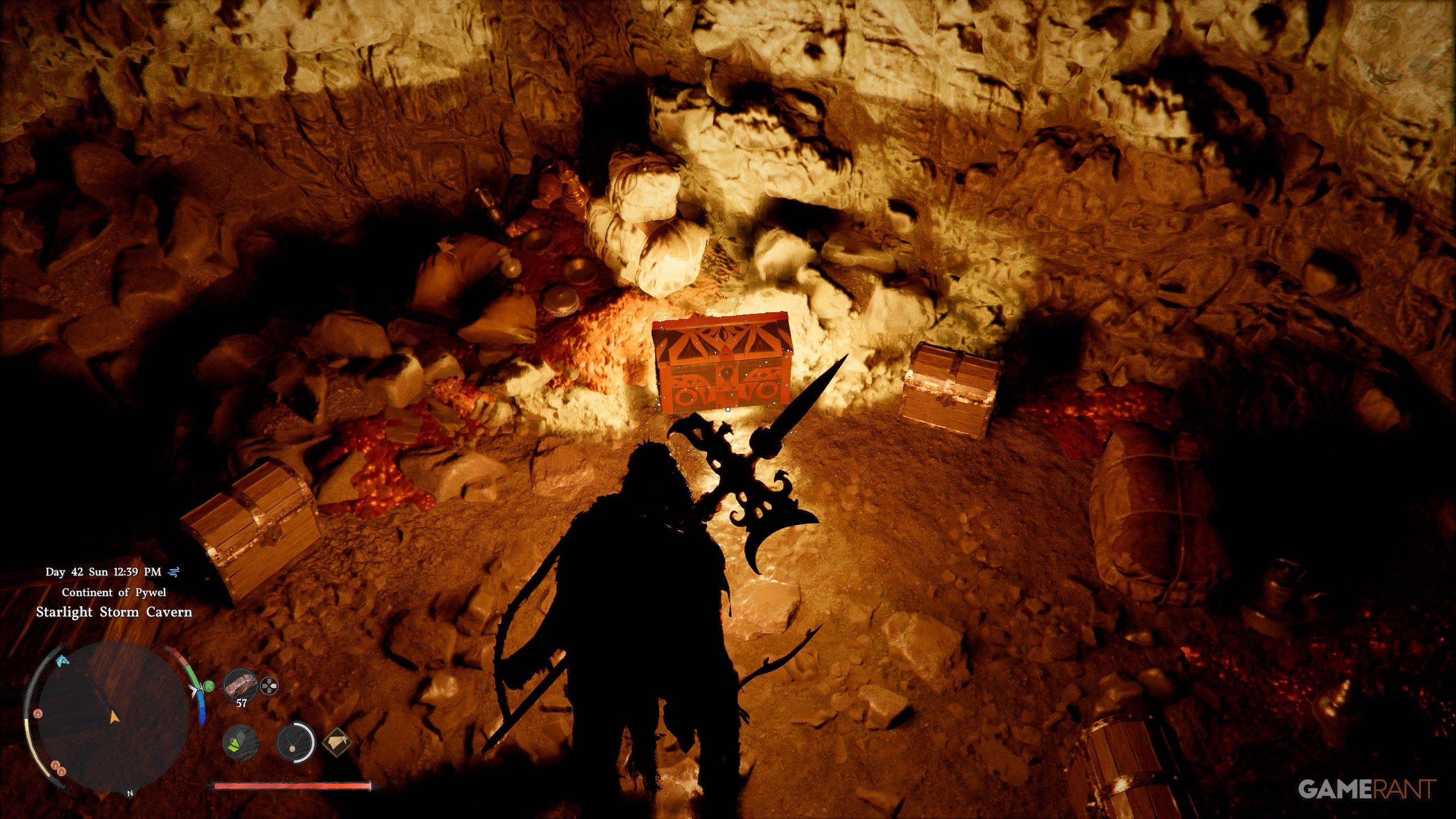1456x819 pixels.
Task: Click the N north label below the minimap
Action: coord(130,793)
